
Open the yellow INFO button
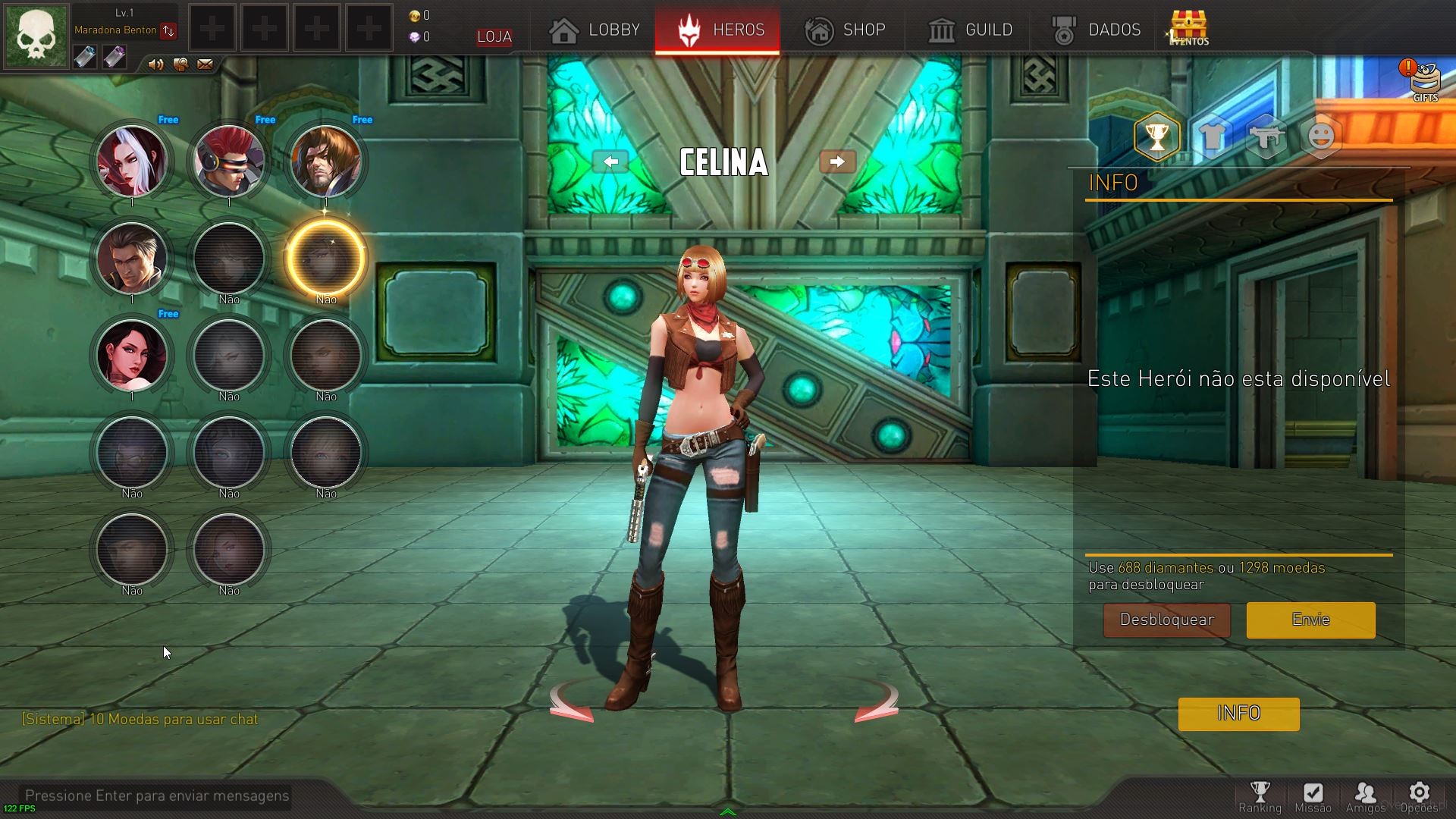click(x=1238, y=714)
